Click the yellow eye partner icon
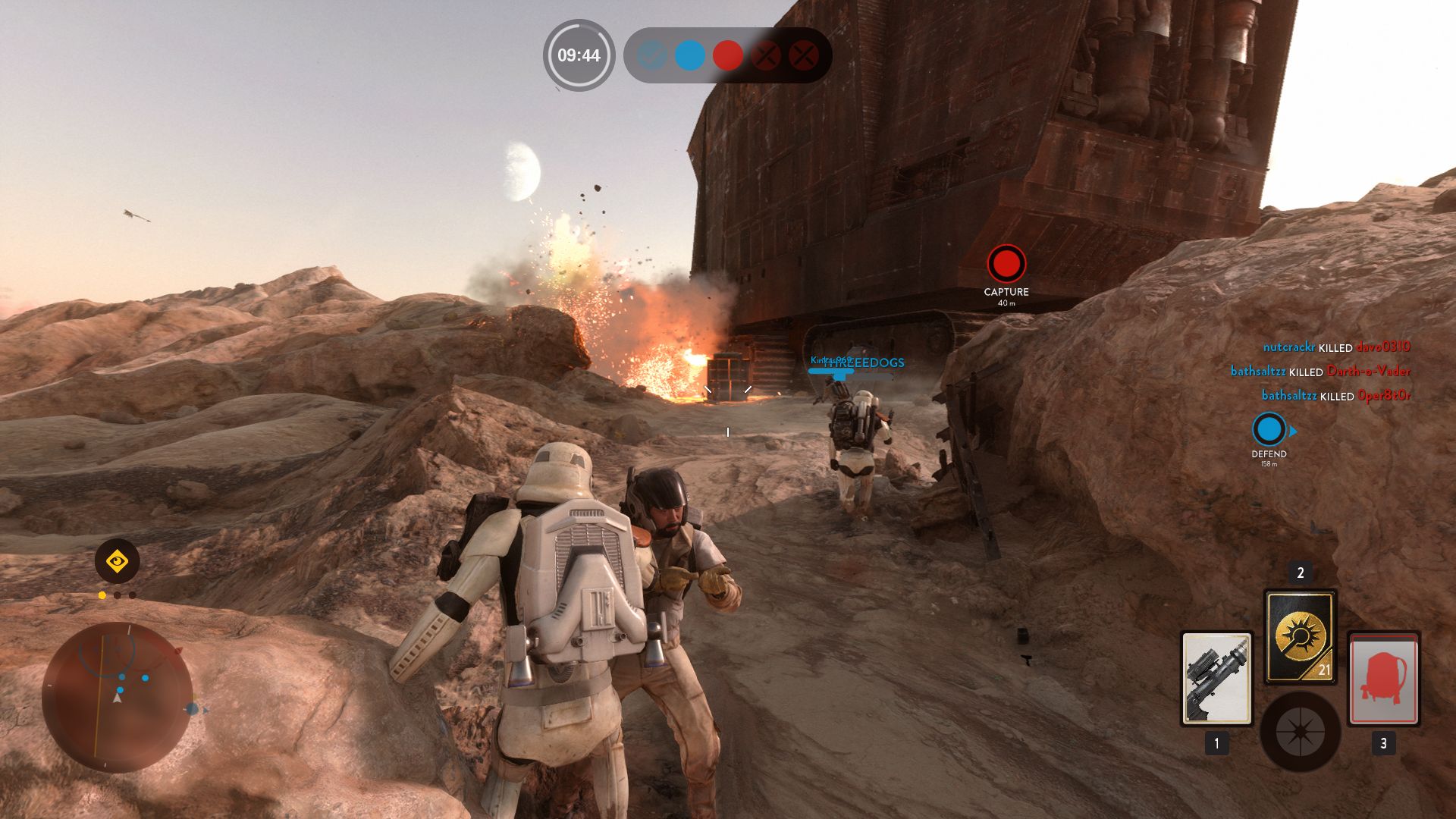1456x819 pixels. (x=117, y=562)
